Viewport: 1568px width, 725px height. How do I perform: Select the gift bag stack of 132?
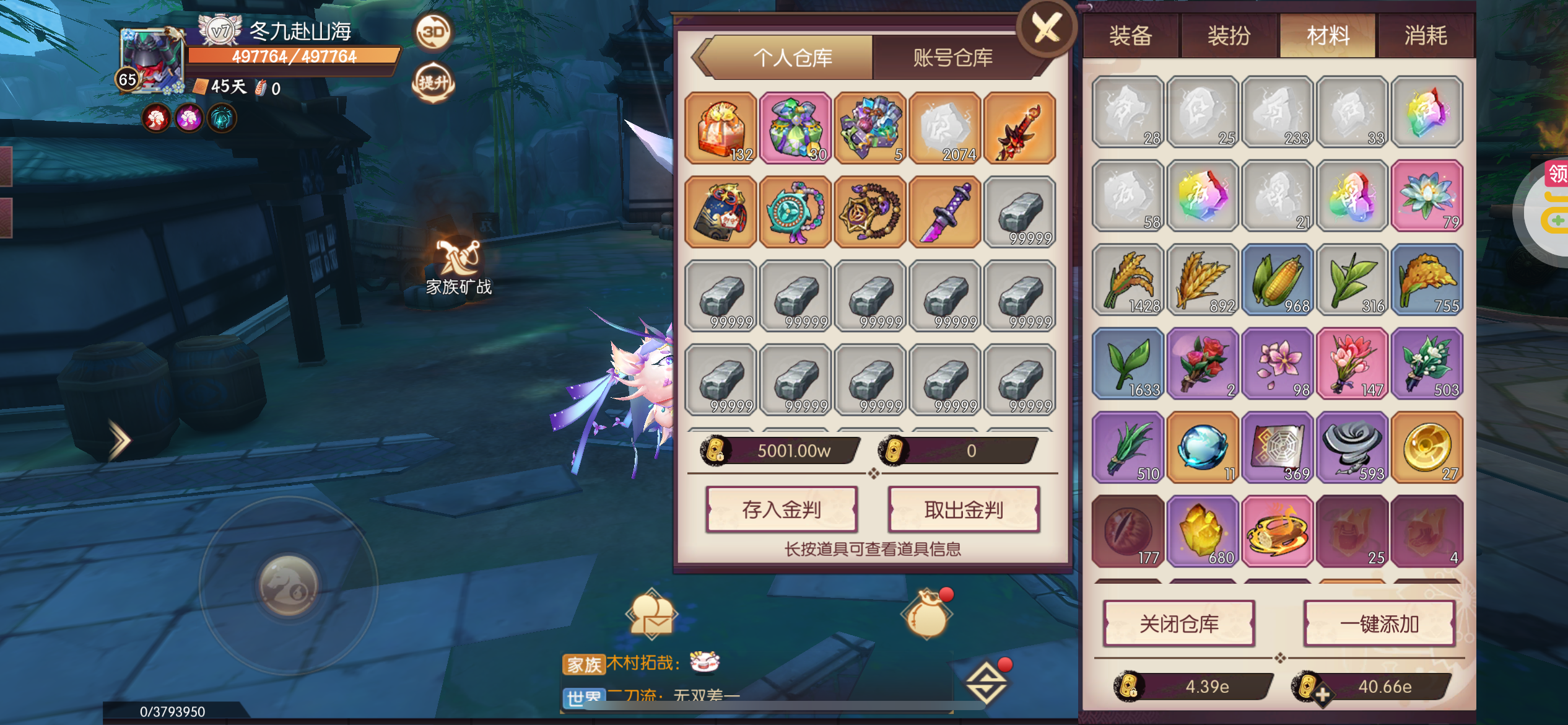(721, 128)
